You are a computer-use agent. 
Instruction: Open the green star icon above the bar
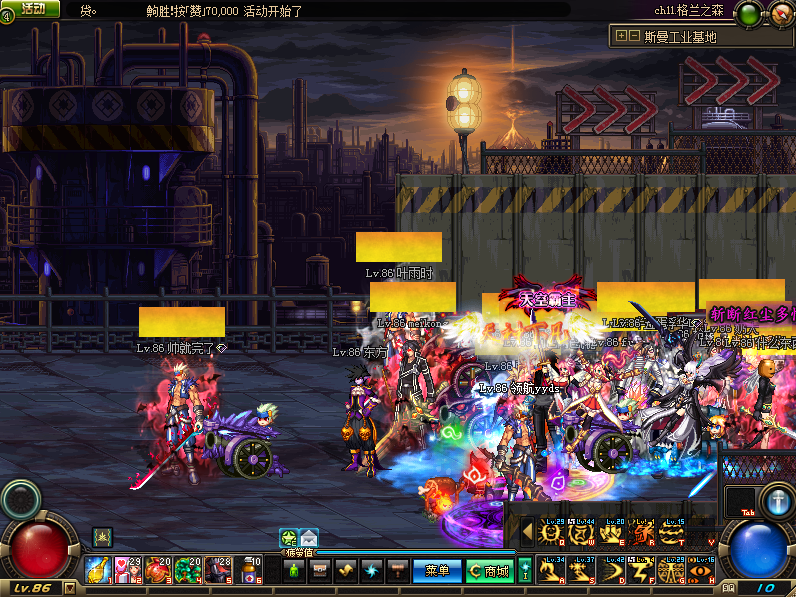pyautogui.click(x=288, y=537)
